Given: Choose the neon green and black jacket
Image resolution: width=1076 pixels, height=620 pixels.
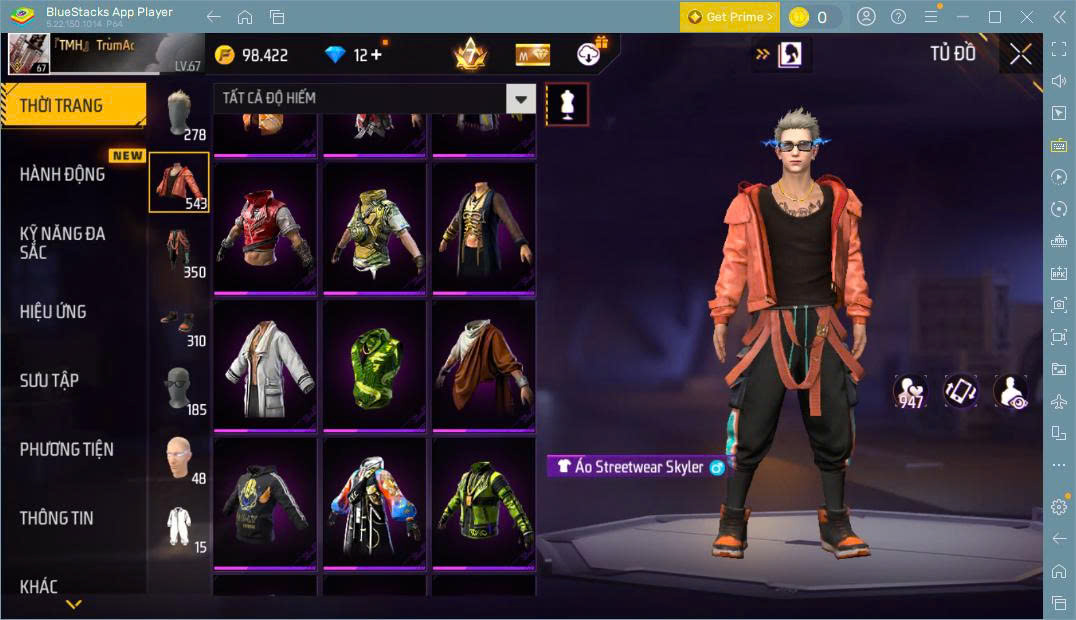Looking at the screenshot, I should [x=484, y=502].
